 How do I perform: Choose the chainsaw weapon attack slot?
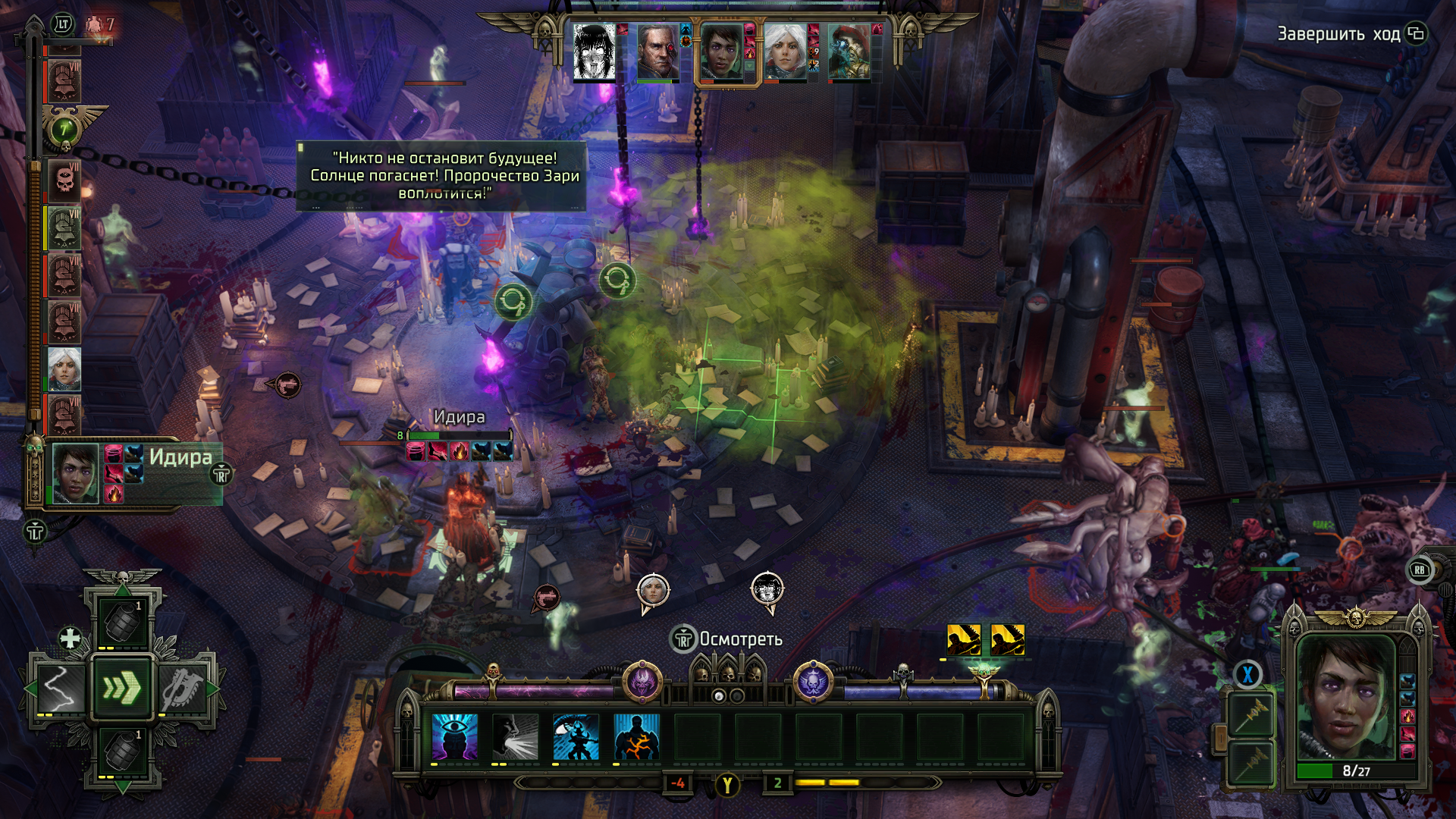point(182,689)
